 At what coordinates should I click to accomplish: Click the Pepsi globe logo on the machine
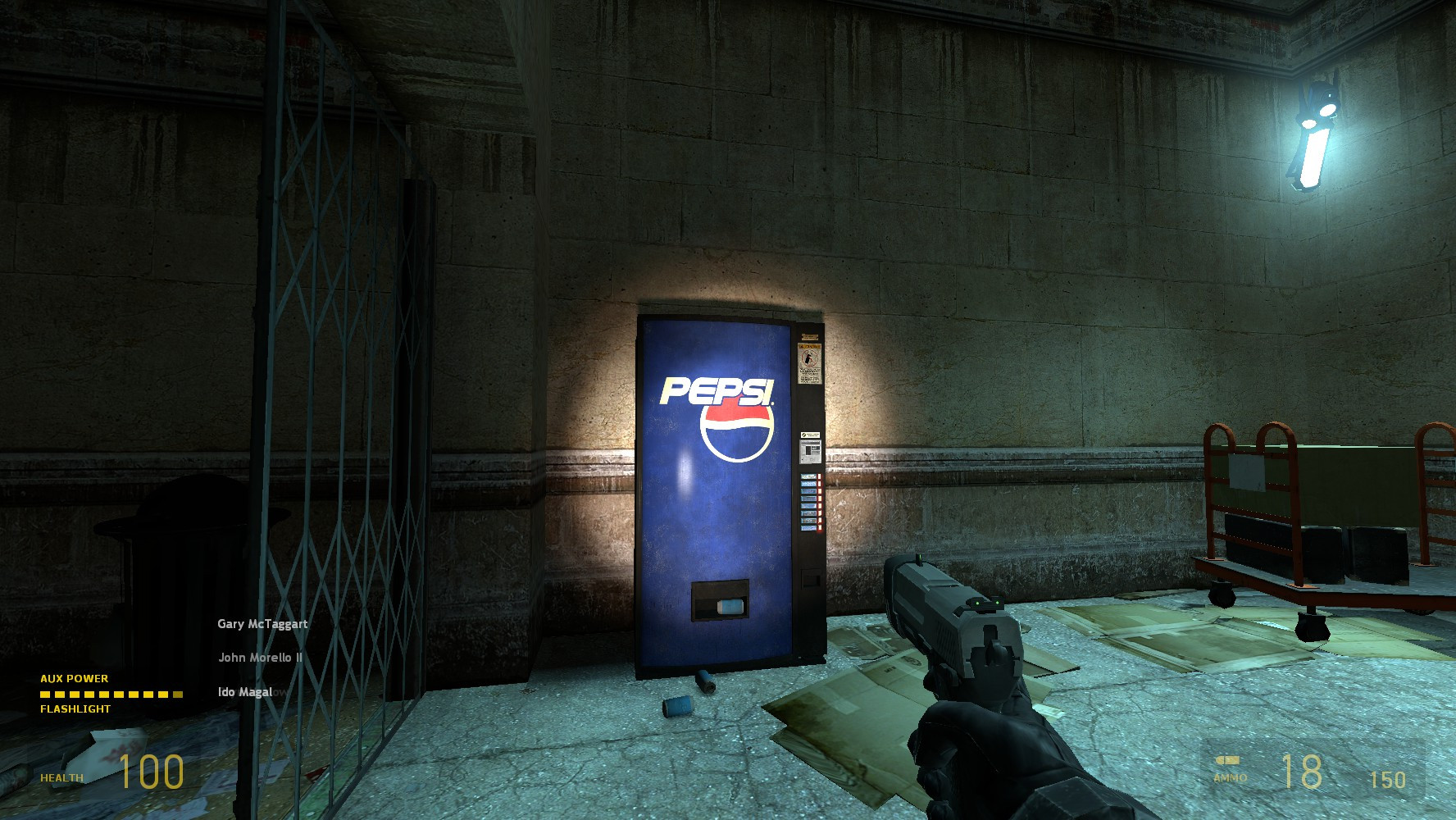point(735,432)
